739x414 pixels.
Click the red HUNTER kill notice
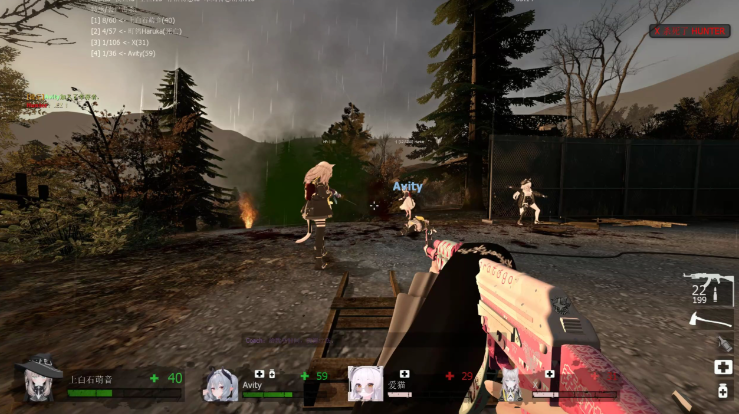pos(676,31)
